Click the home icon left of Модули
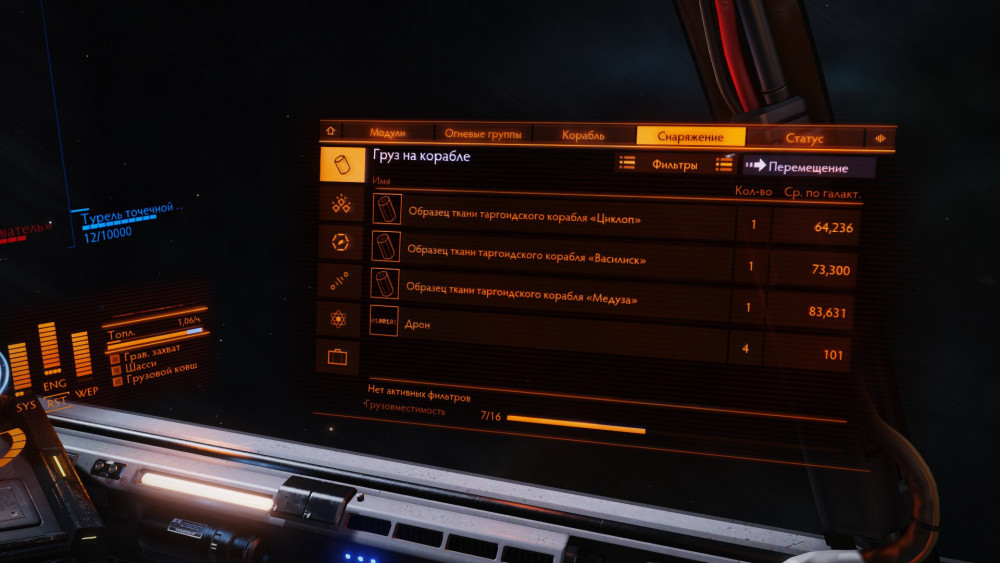Viewport: 1000px width, 563px height. pos(331,131)
